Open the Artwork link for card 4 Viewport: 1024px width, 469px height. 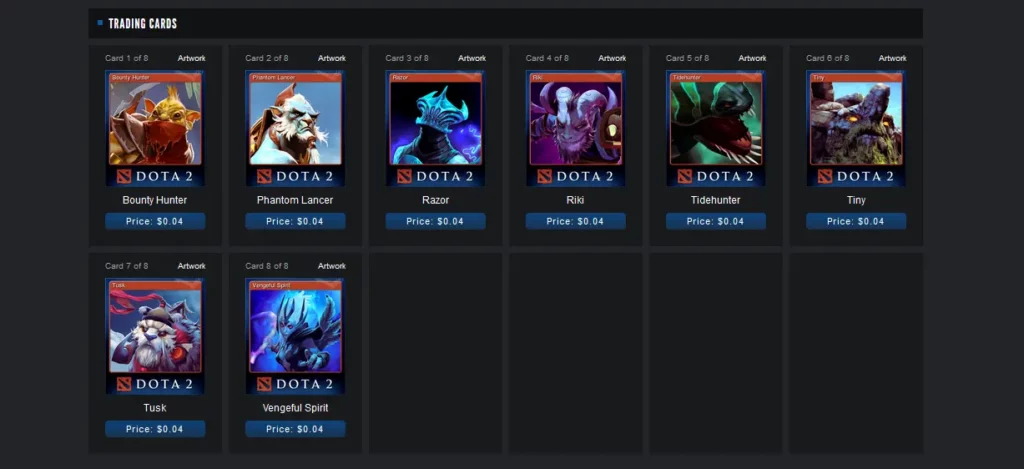tap(611, 58)
